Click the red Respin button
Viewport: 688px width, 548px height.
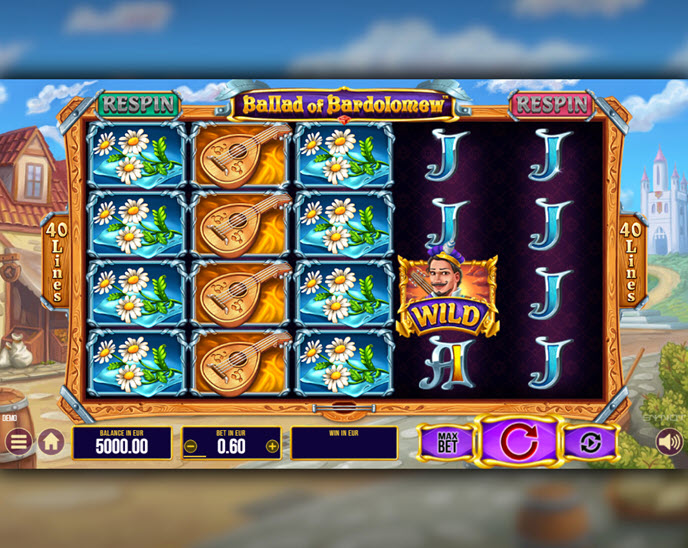[x=551, y=103]
